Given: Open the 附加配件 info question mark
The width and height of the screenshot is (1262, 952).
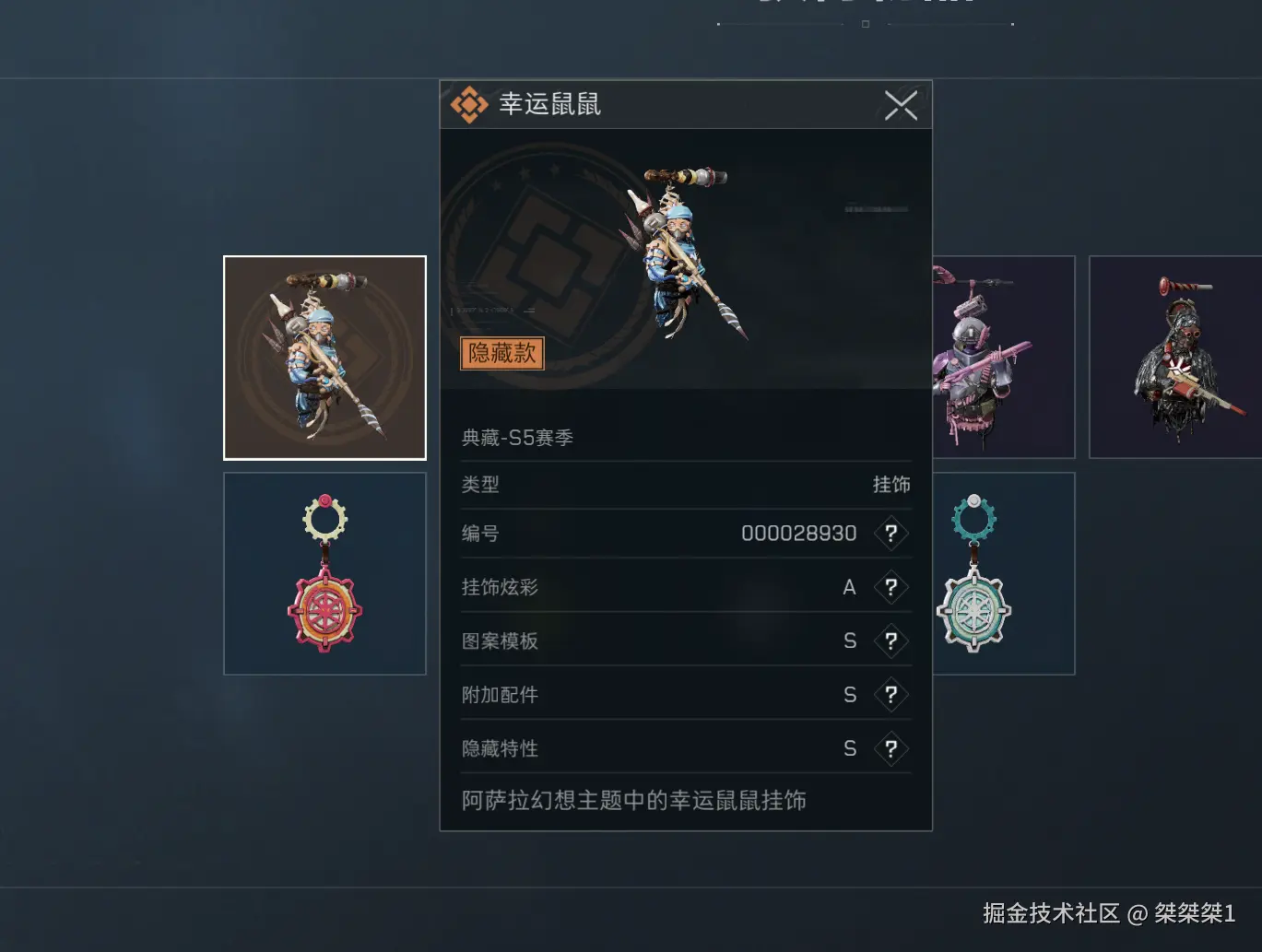Looking at the screenshot, I should pos(890,695).
